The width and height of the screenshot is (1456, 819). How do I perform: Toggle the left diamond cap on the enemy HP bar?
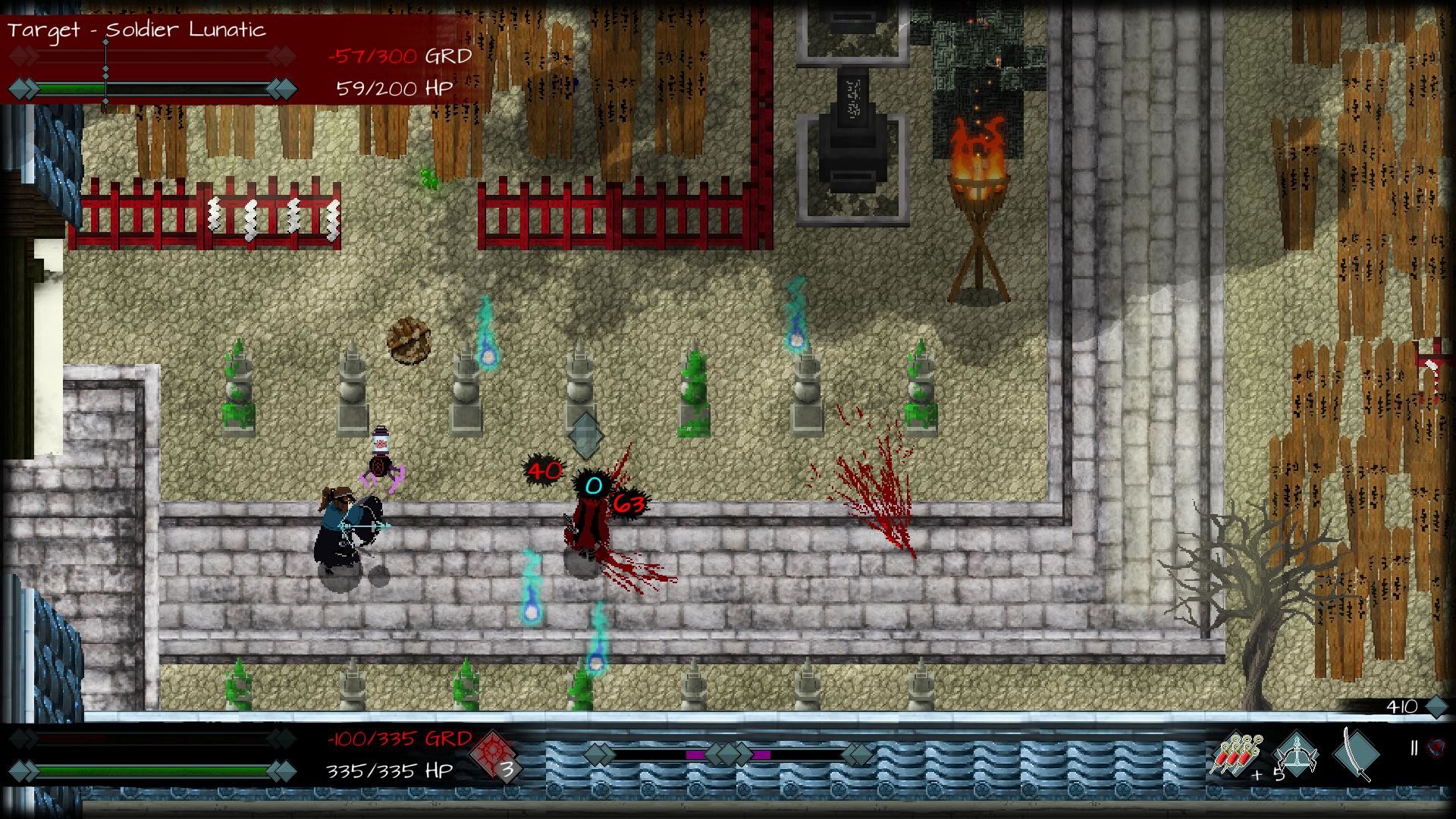23,89
